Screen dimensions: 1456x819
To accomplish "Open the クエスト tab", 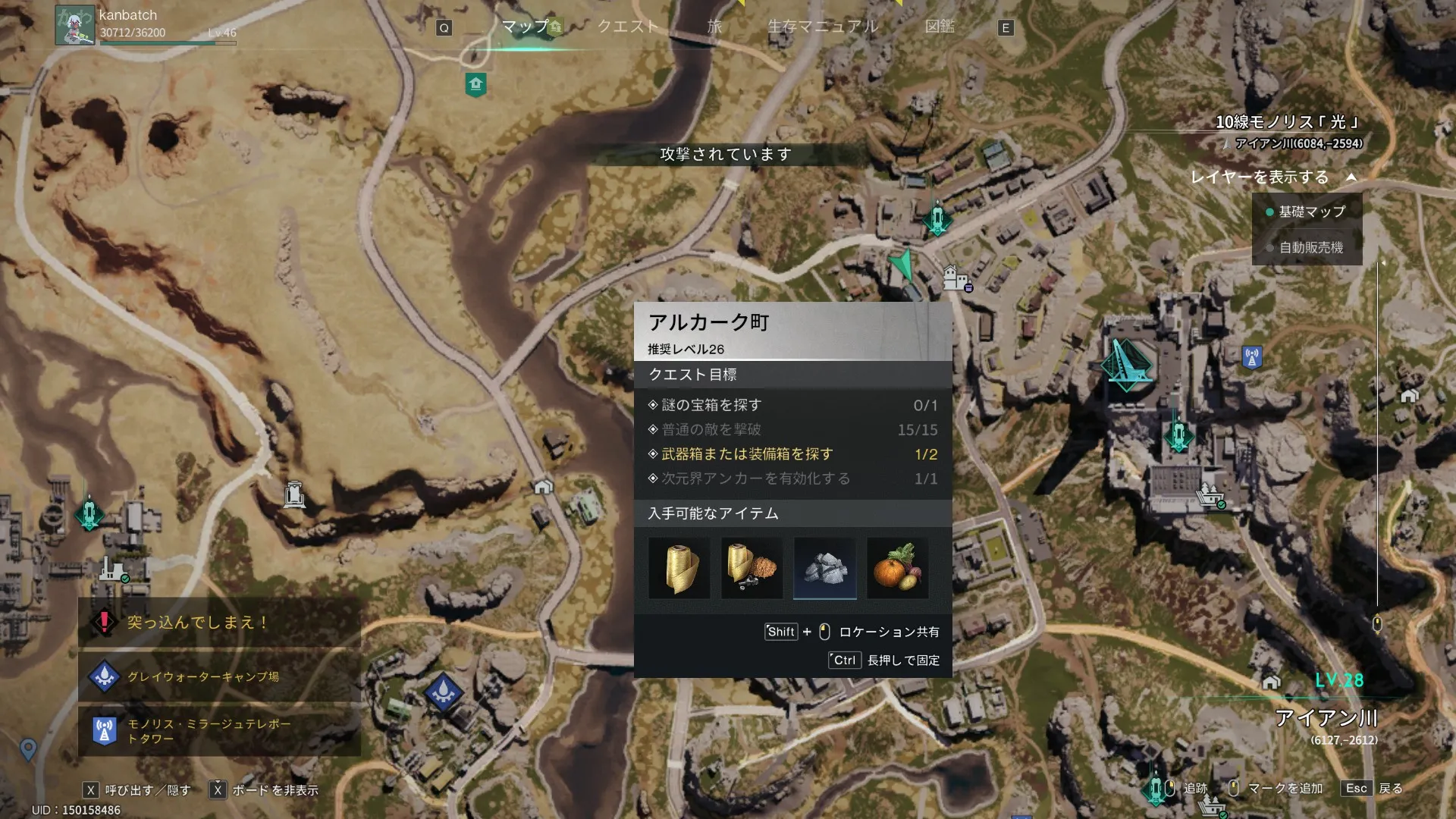I will click(x=627, y=27).
